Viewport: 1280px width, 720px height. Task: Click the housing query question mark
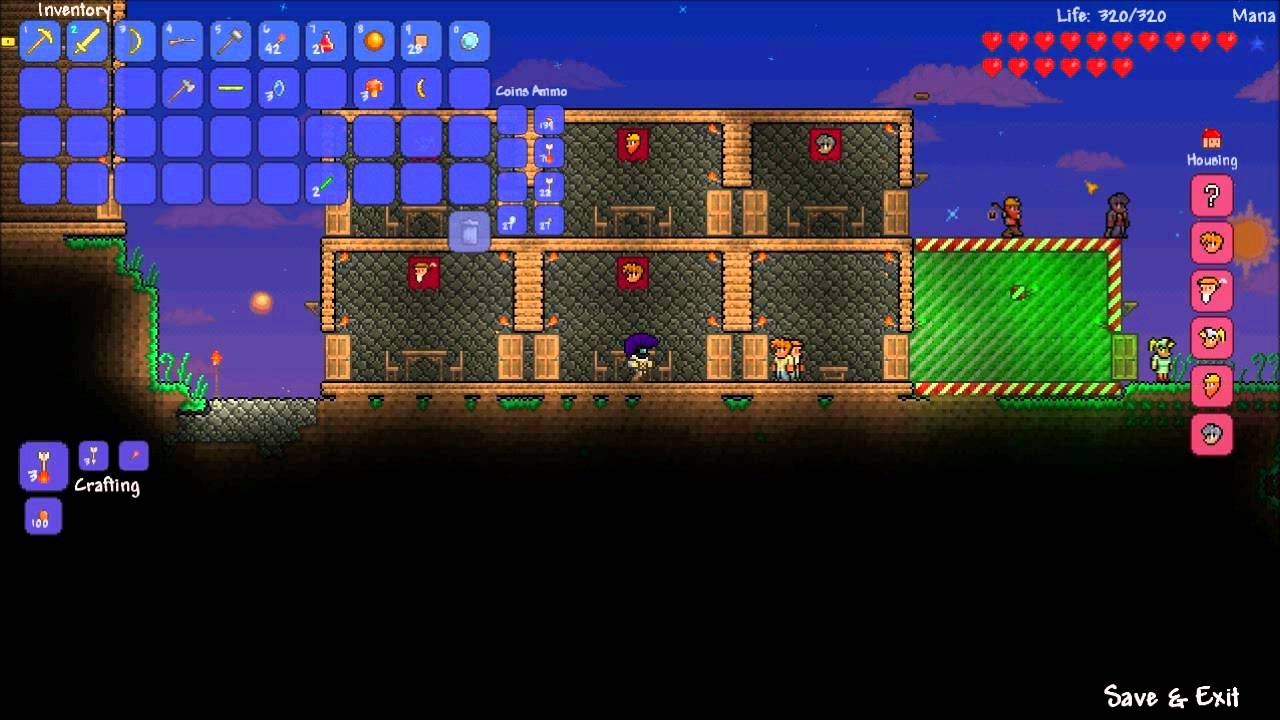[1211, 195]
